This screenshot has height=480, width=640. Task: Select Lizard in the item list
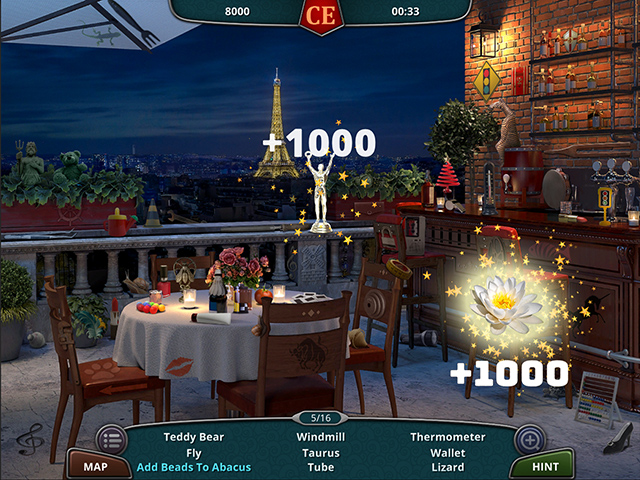447,467
